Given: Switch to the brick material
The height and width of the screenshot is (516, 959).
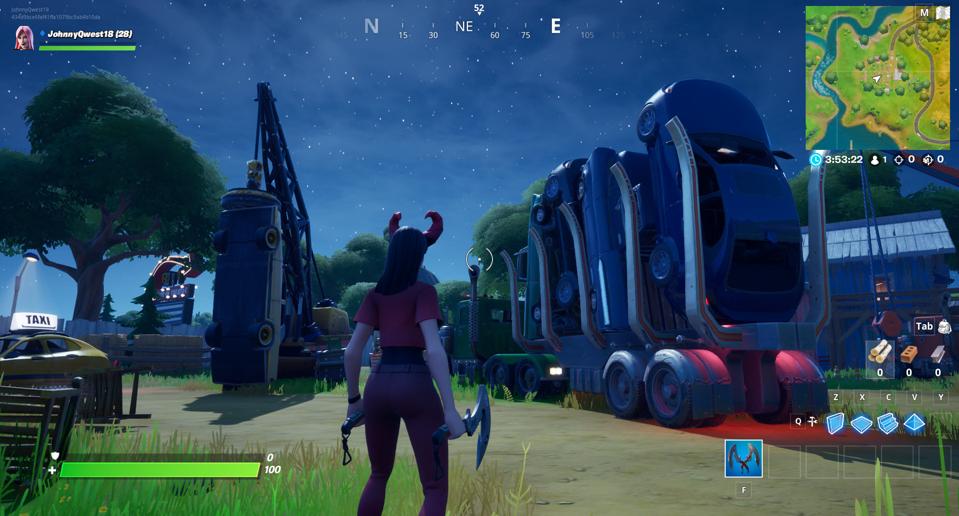Looking at the screenshot, I should click(908, 353).
